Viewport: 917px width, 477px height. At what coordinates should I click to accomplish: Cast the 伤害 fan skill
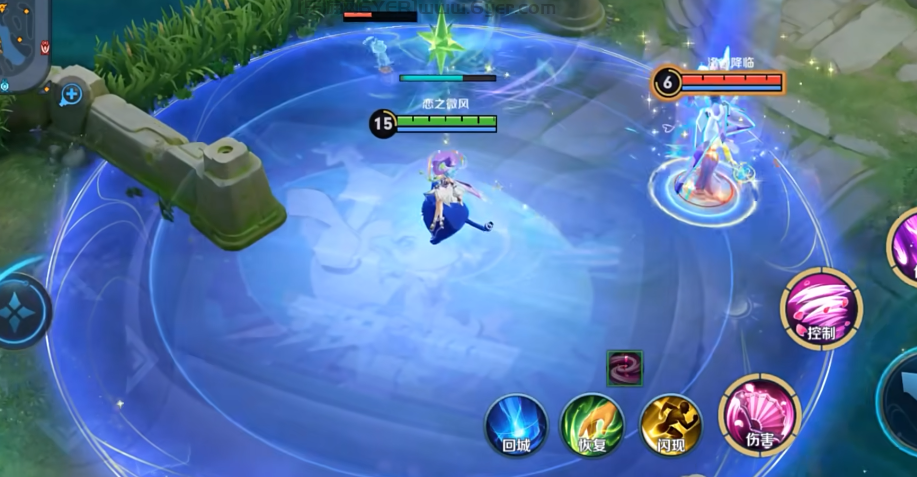point(759,413)
